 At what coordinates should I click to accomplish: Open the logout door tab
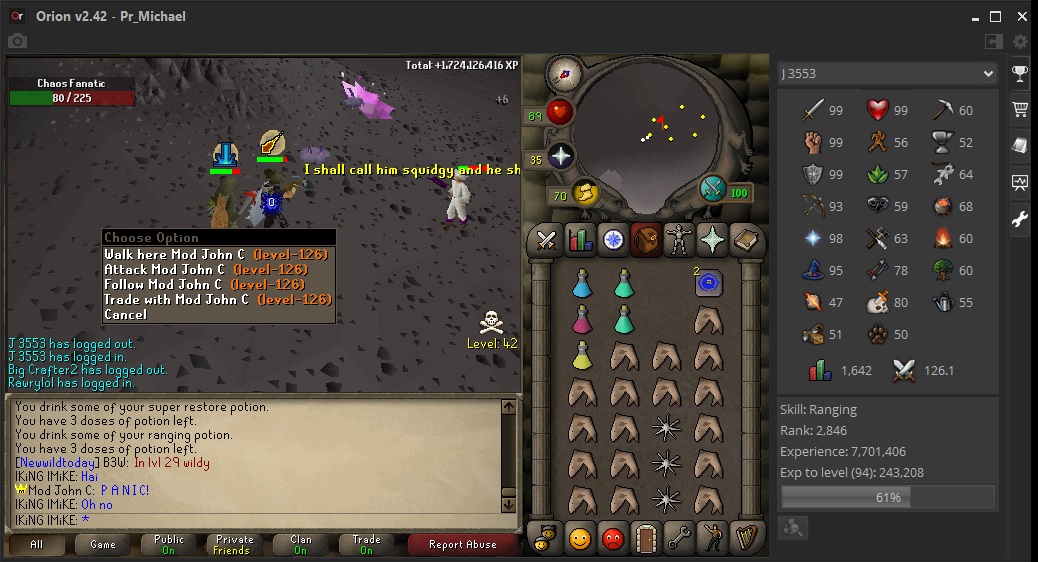(x=645, y=539)
